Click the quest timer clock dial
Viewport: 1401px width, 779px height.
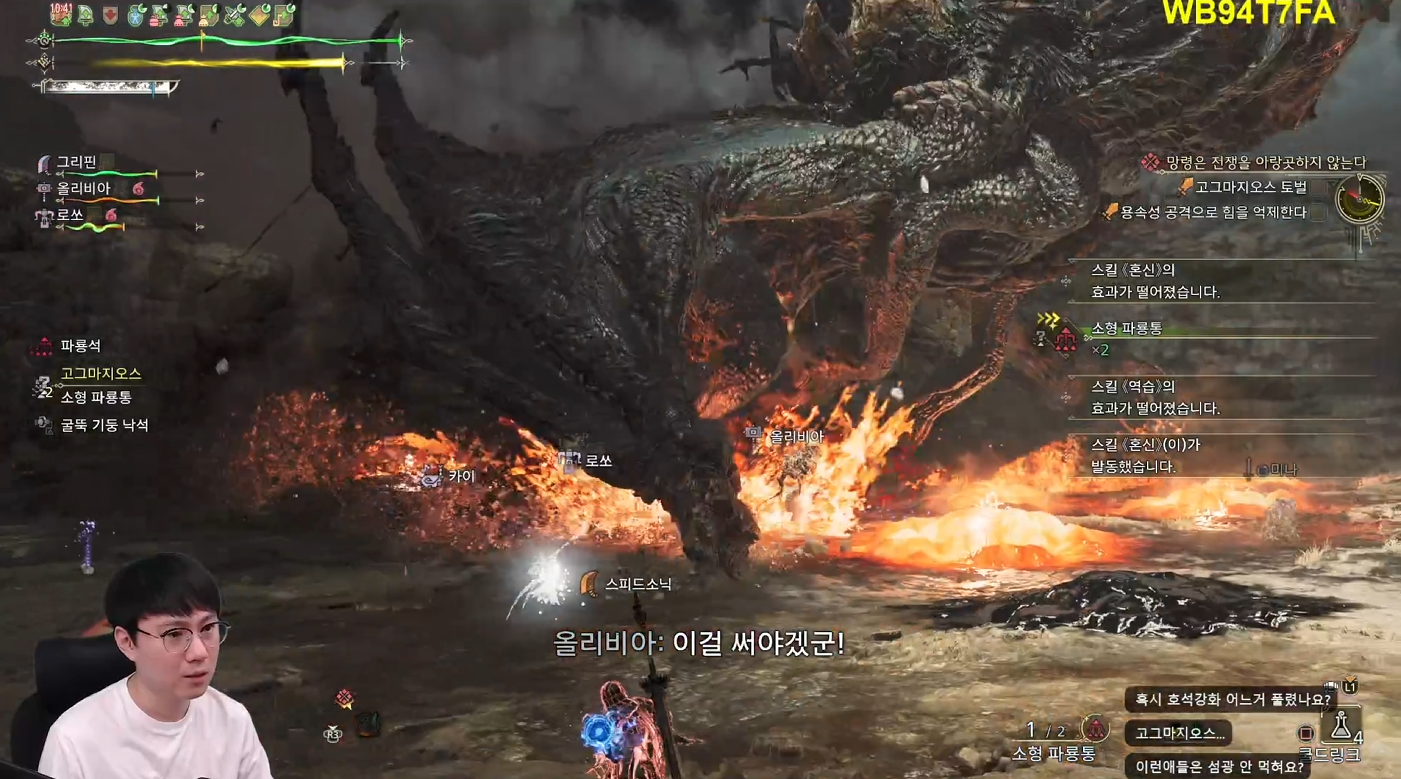tap(1361, 200)
